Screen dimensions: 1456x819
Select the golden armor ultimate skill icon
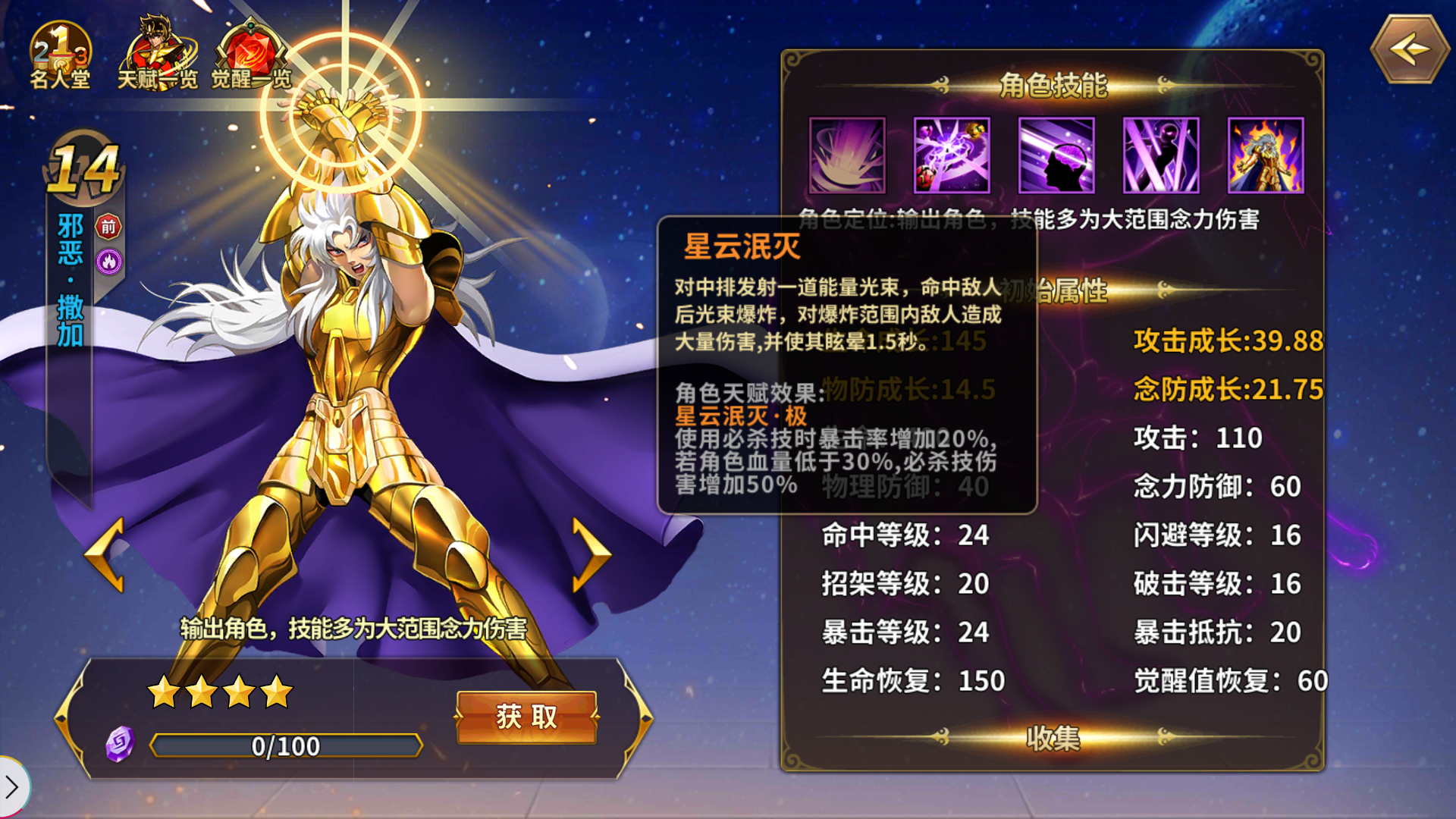tap(1266, 155)
